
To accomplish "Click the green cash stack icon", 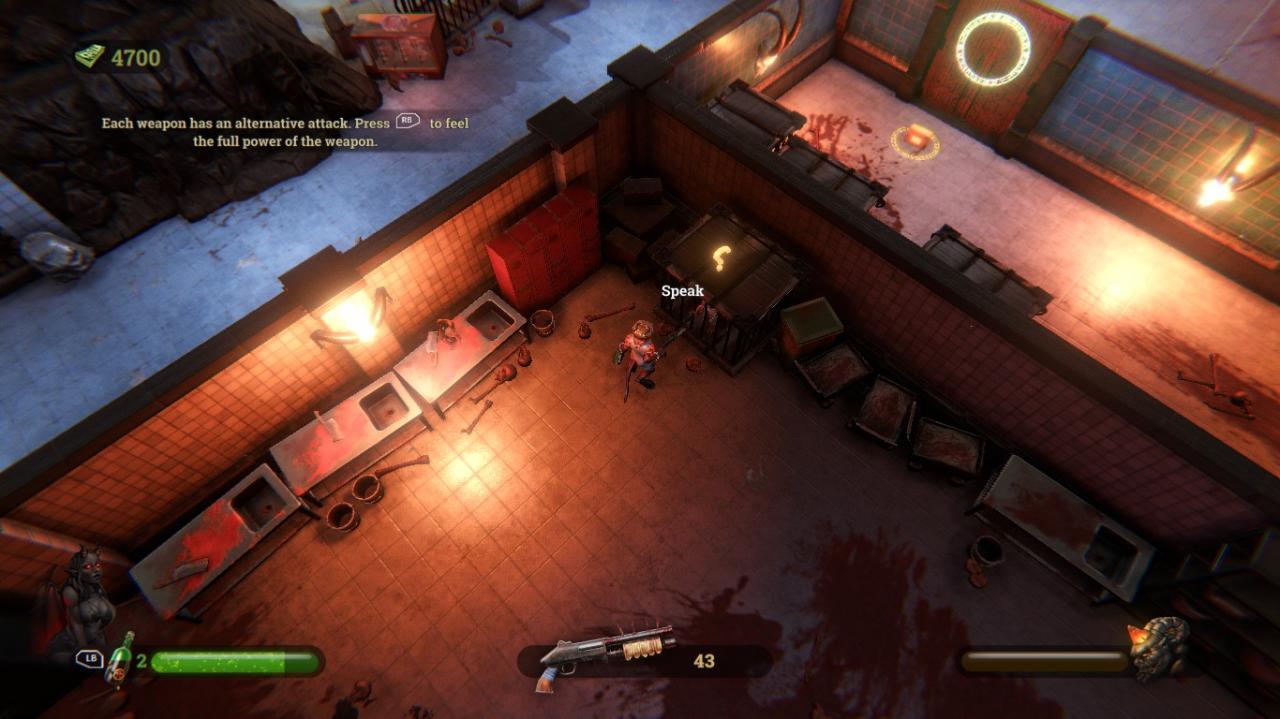I will coord(90,57).
